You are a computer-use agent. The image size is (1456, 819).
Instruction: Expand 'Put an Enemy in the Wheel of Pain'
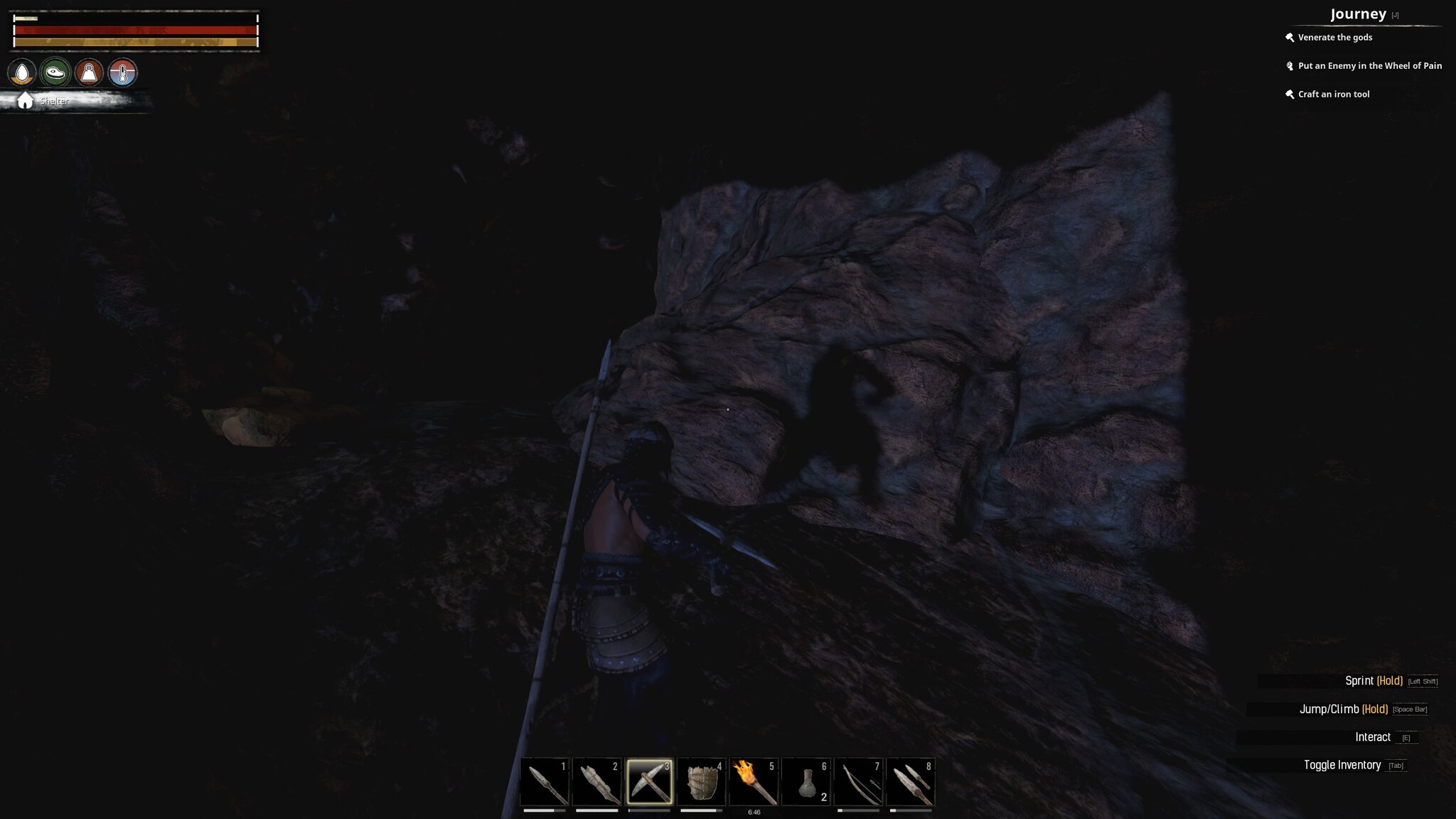click(1370, 65)
